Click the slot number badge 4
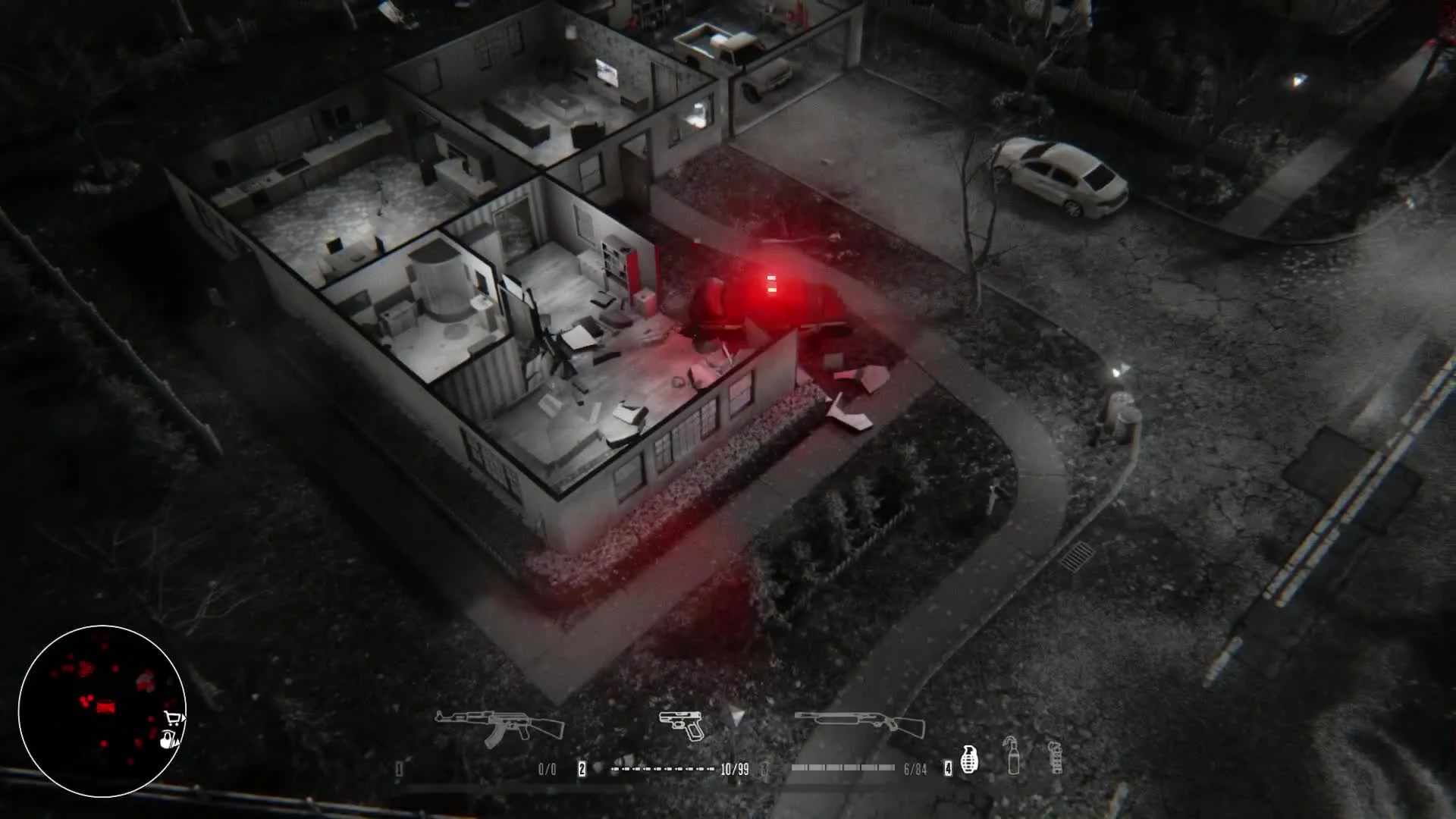 [x=947, y=767]
